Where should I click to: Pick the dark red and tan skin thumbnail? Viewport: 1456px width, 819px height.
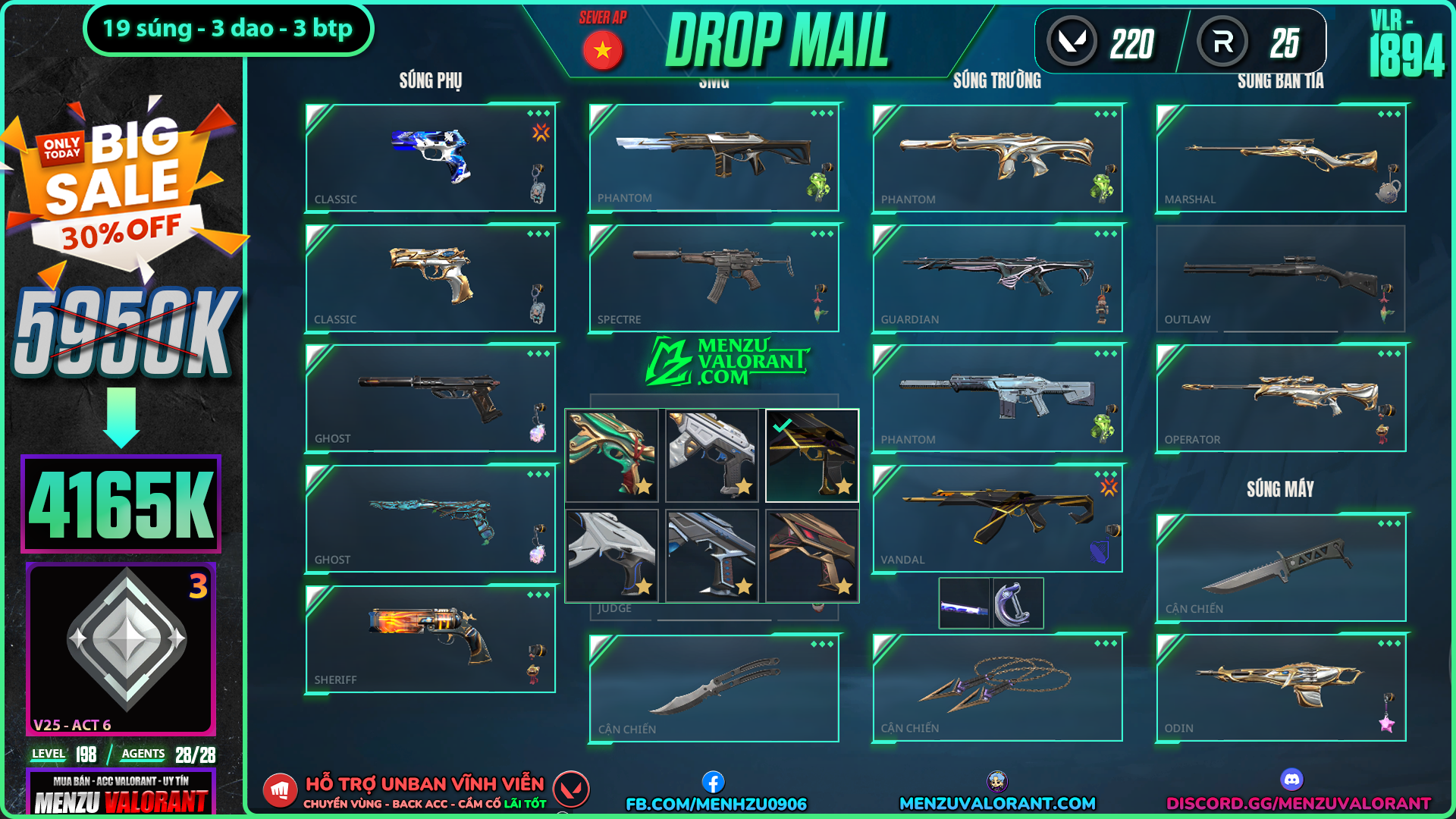pos(811,555)
